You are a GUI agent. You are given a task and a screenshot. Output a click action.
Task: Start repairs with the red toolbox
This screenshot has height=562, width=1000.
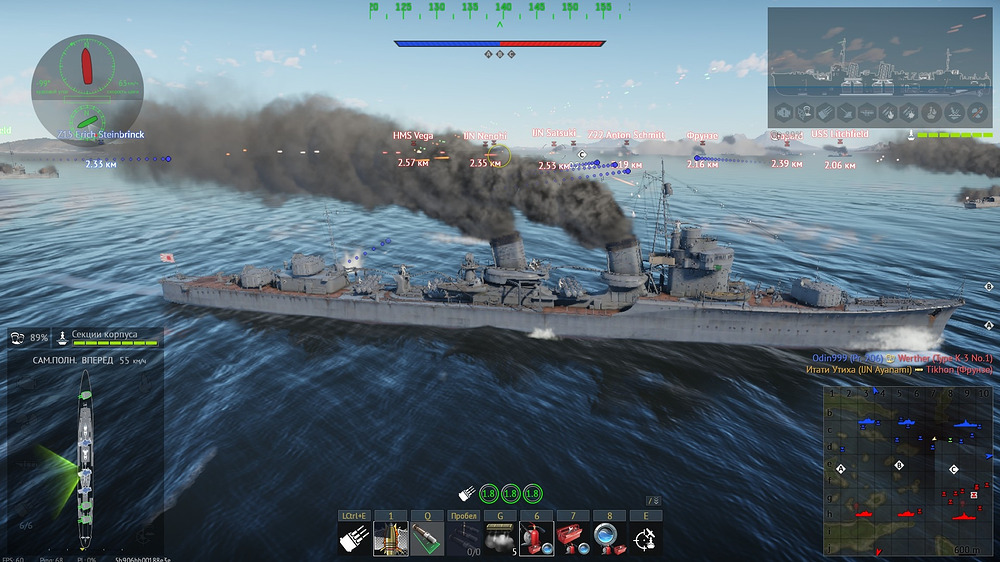point(571,538)
